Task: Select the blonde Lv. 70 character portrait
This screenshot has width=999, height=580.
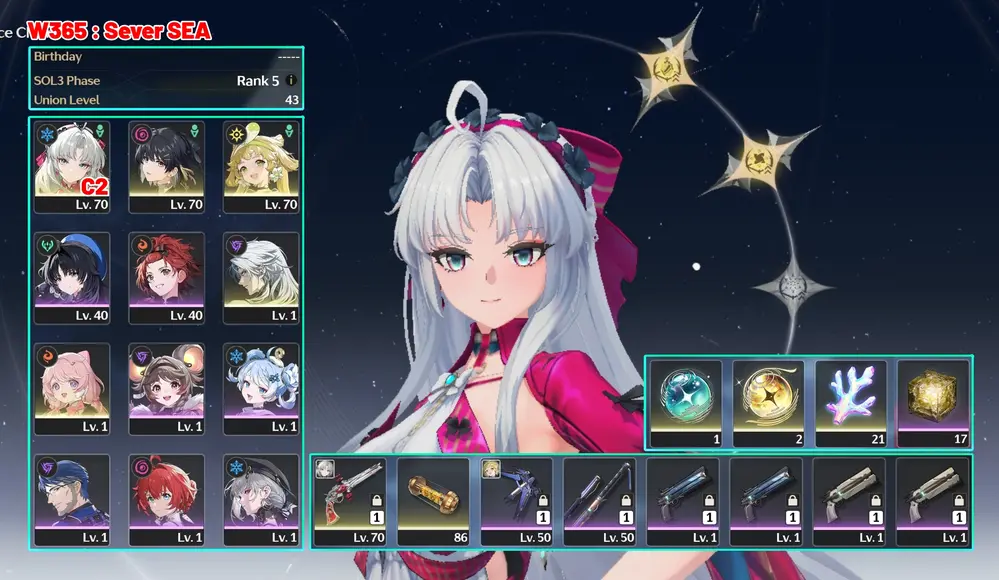Action: [x=261, y=166]
